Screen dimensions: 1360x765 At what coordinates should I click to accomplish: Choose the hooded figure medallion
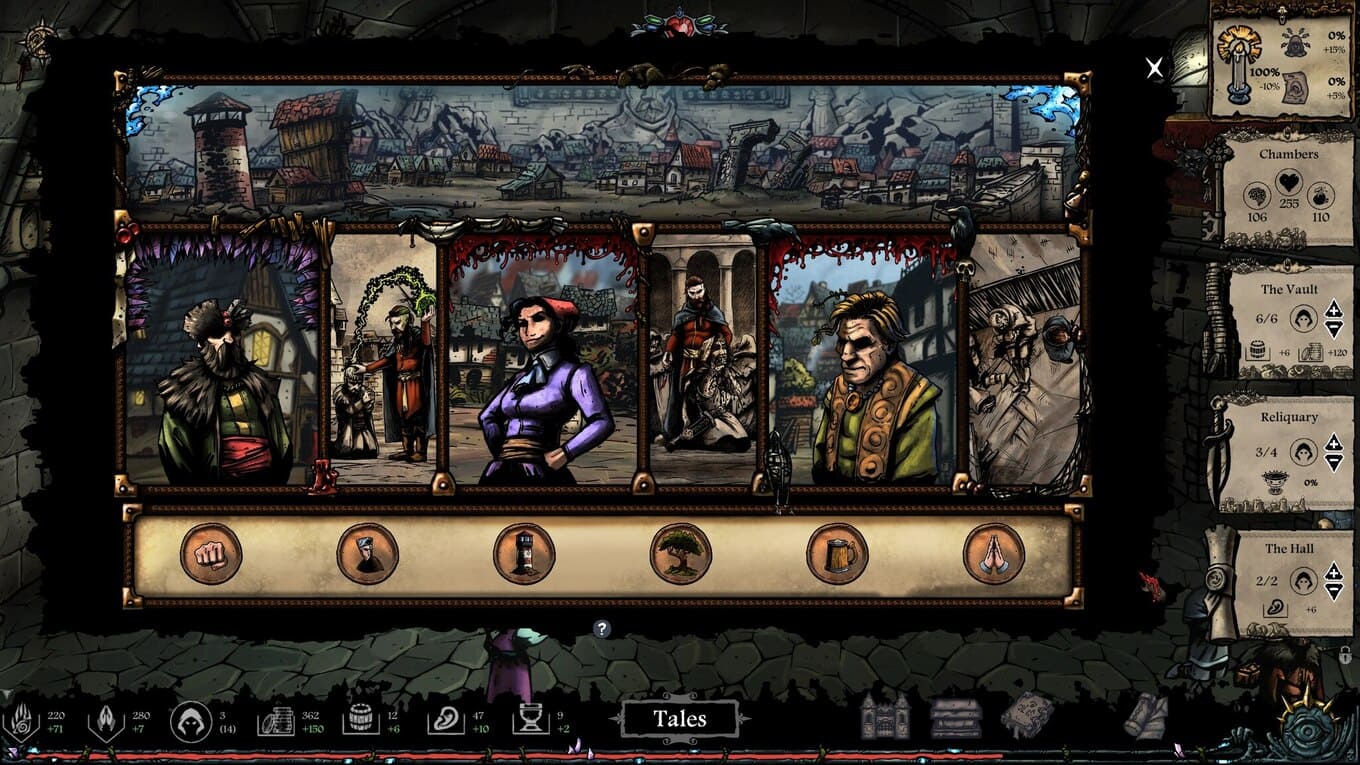coord(367,554)
